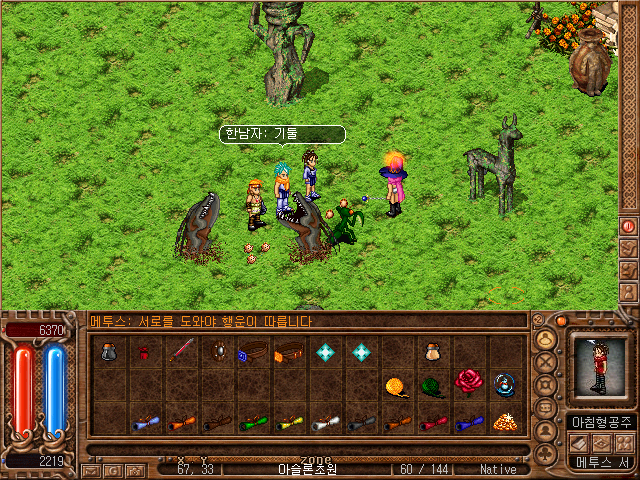Select the tan pouch item

coord(433,352)
